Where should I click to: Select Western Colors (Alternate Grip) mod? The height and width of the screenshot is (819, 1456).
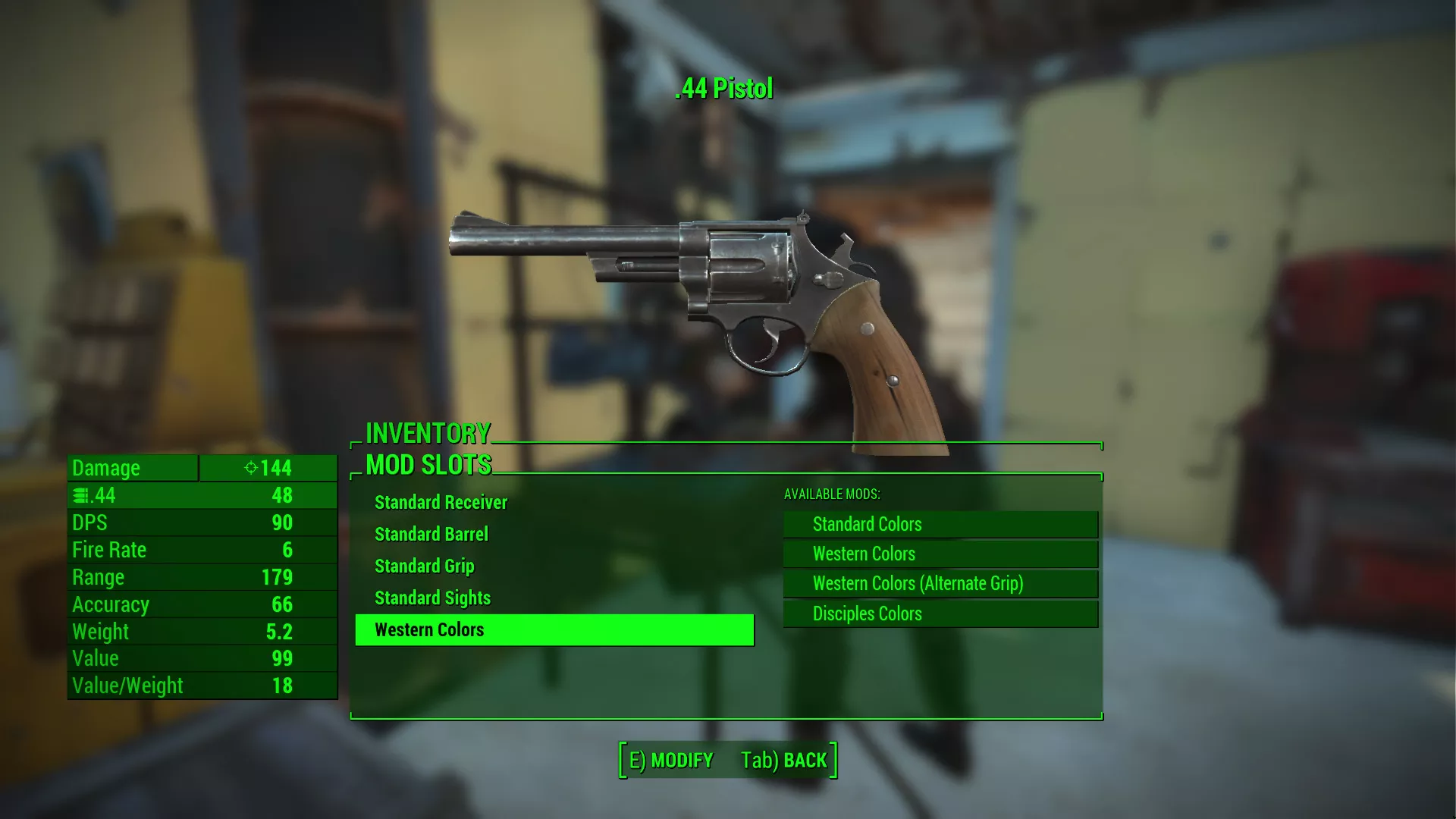point(940,584)
